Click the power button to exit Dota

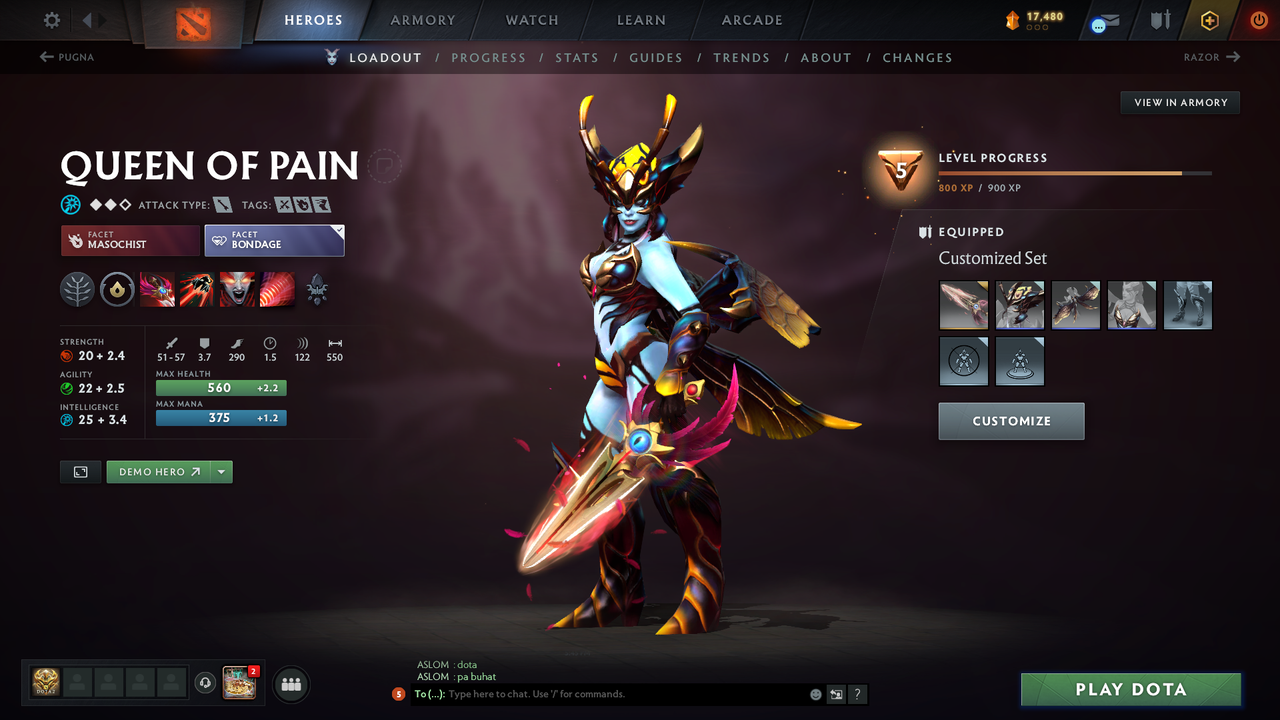click(1257, 19)
